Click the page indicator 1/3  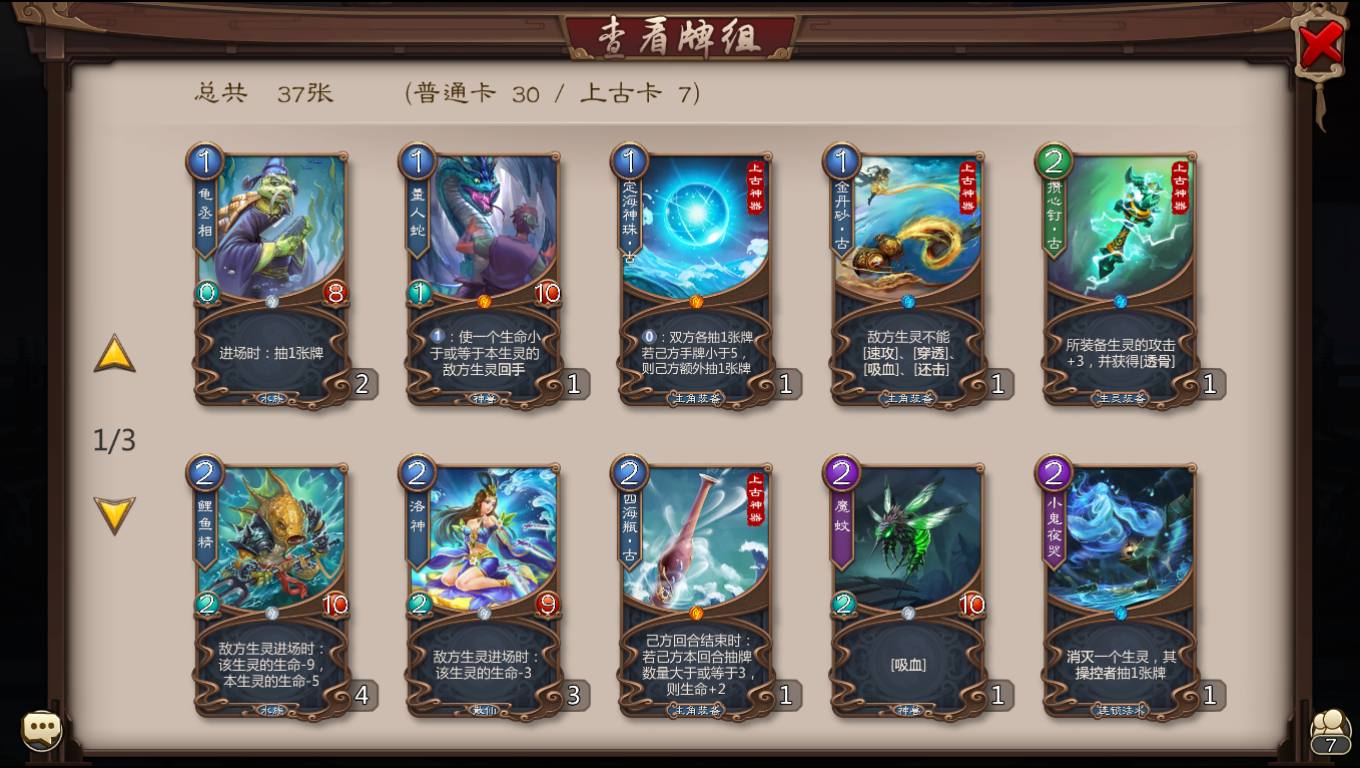tap(113, 441)
